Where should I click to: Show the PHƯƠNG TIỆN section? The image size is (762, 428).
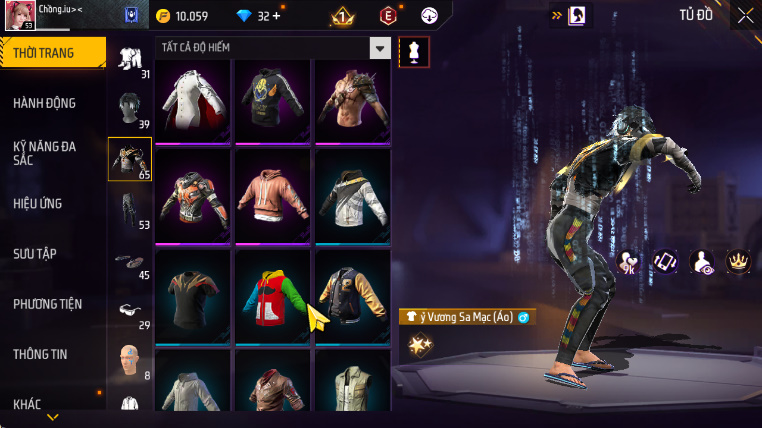tap(48, 304)
